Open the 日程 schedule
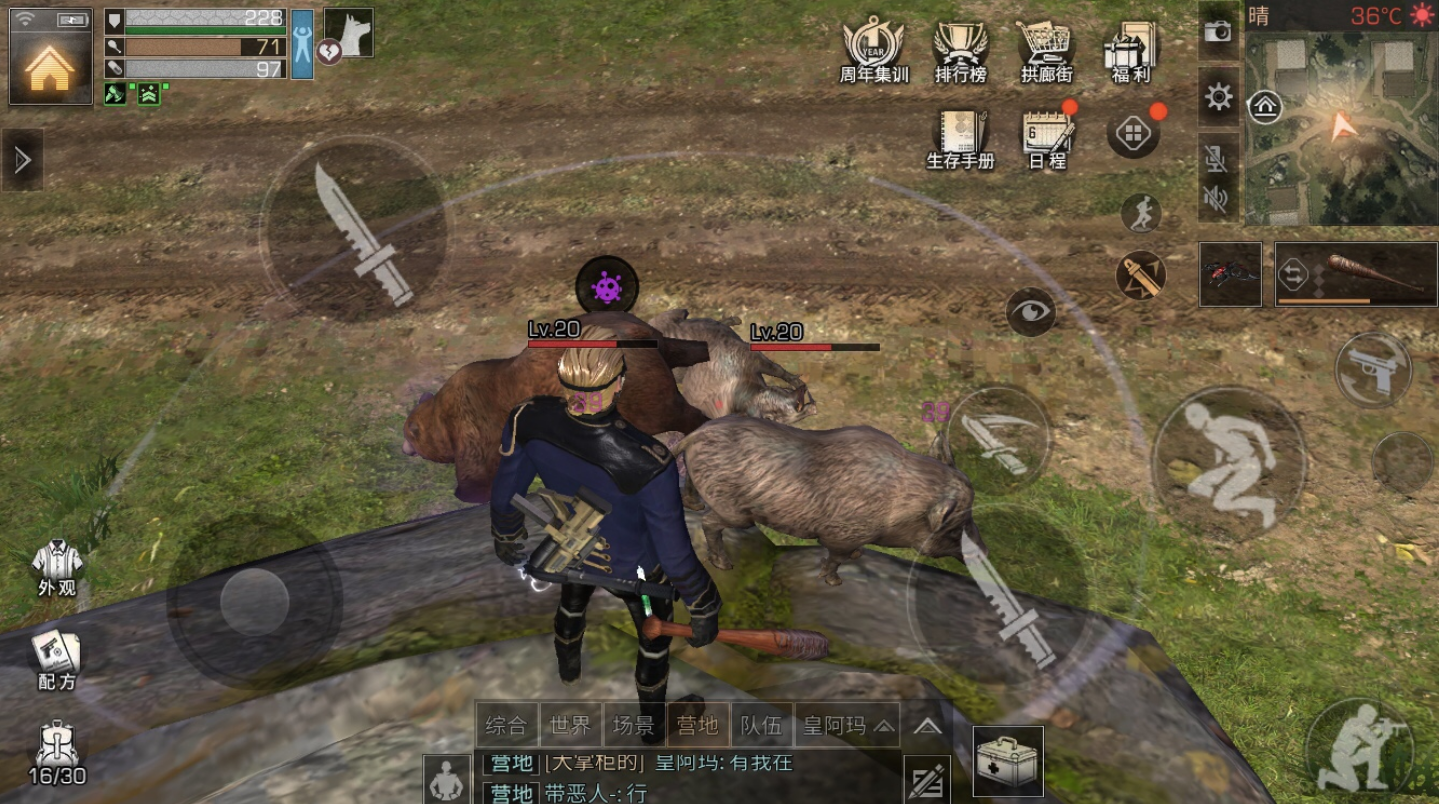This screenshot has height=804, width=1439. pos(1046,138)
